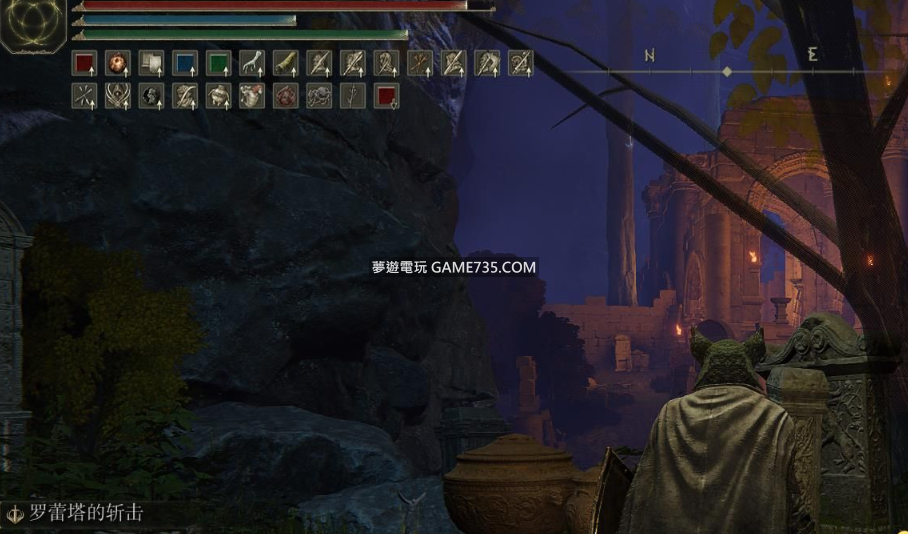Click the 罗蕾塔的斩击 skill label
The image size is (908, 534).
(x=85, y=514)
